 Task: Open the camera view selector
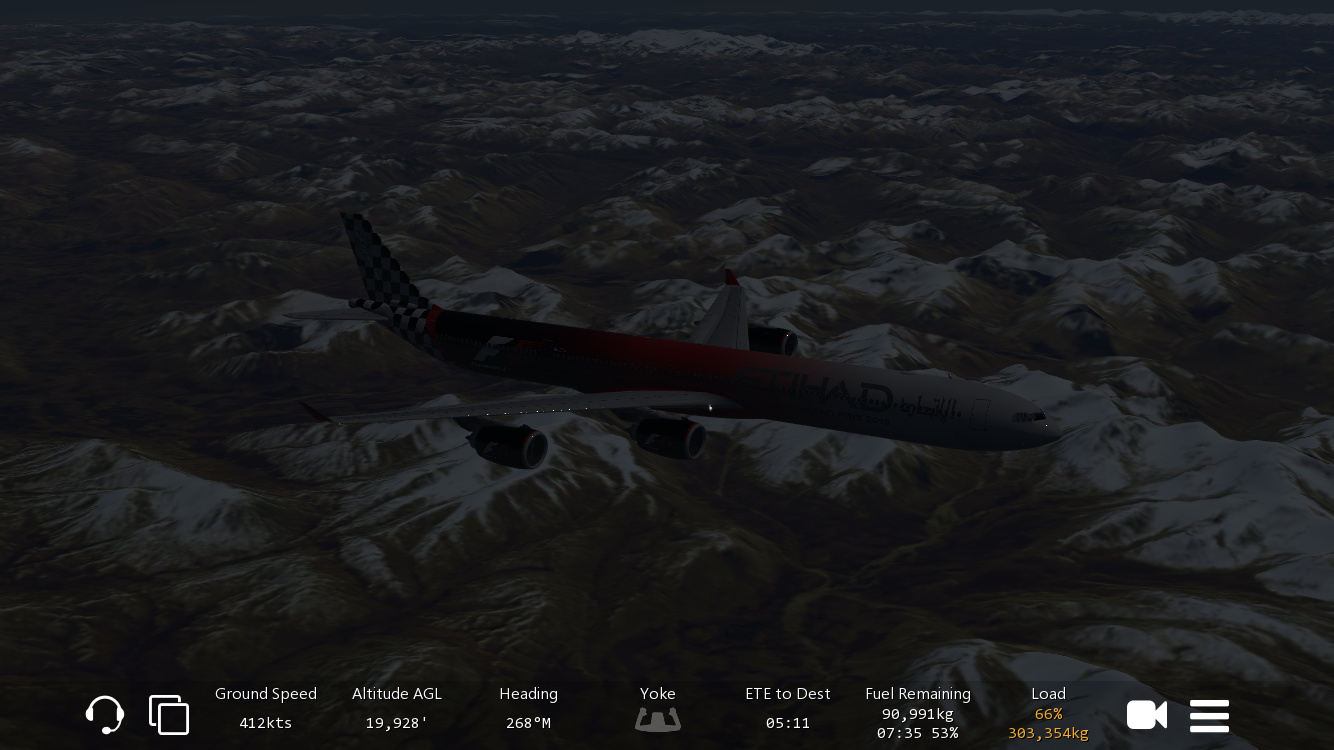[x=1146, y=715]
